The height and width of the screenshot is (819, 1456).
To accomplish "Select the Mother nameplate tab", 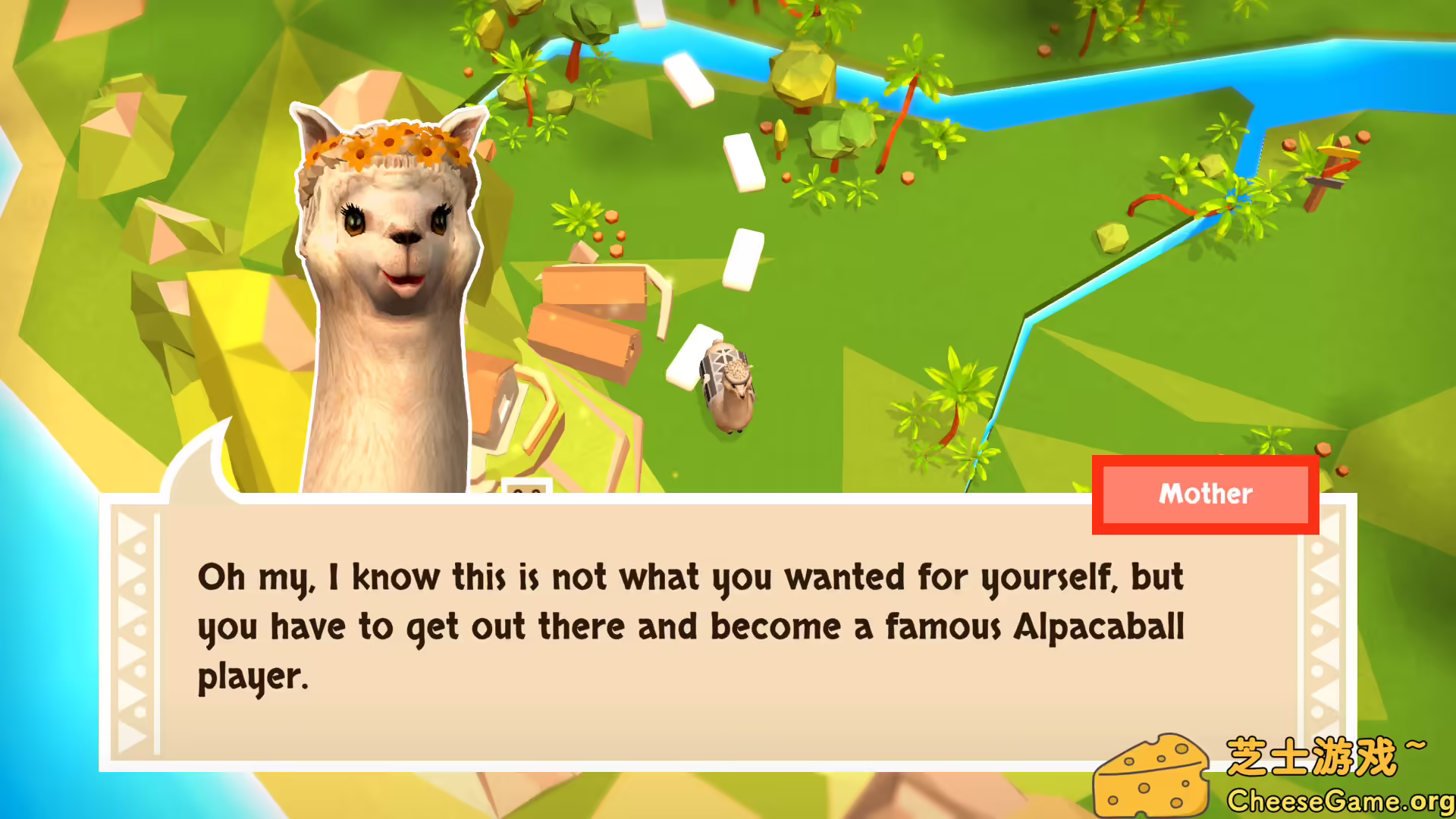I will pyautogui.click(x=1204, y=494).
